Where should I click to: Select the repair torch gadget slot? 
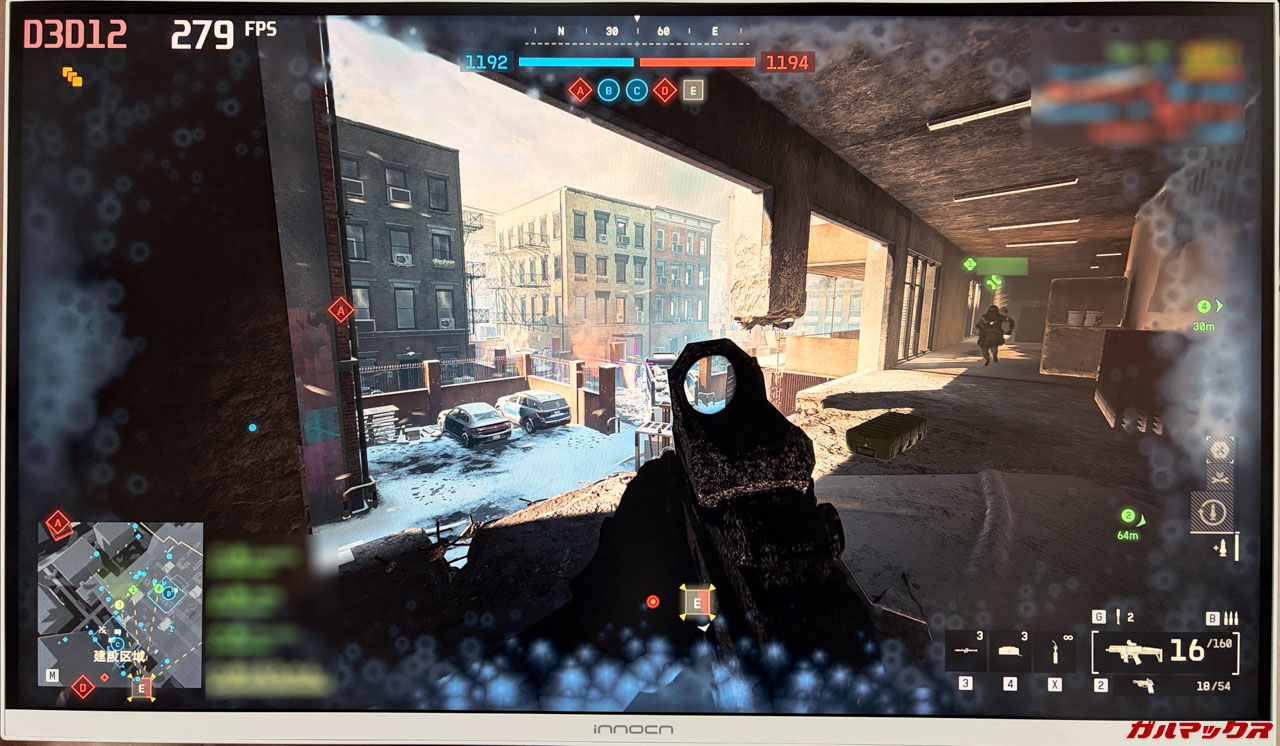tap(1056, 651)
